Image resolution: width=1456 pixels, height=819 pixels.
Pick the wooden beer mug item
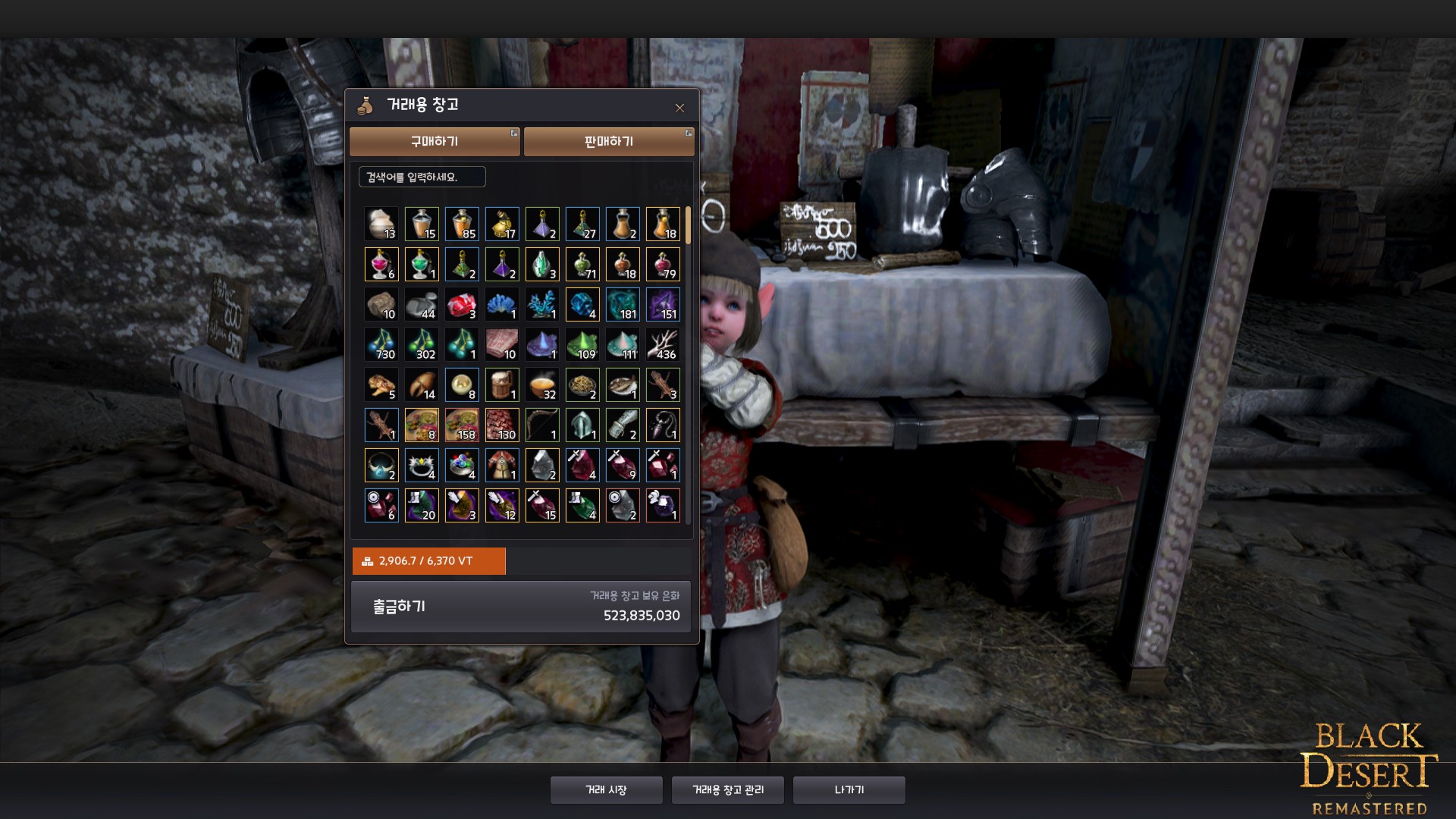502,385
